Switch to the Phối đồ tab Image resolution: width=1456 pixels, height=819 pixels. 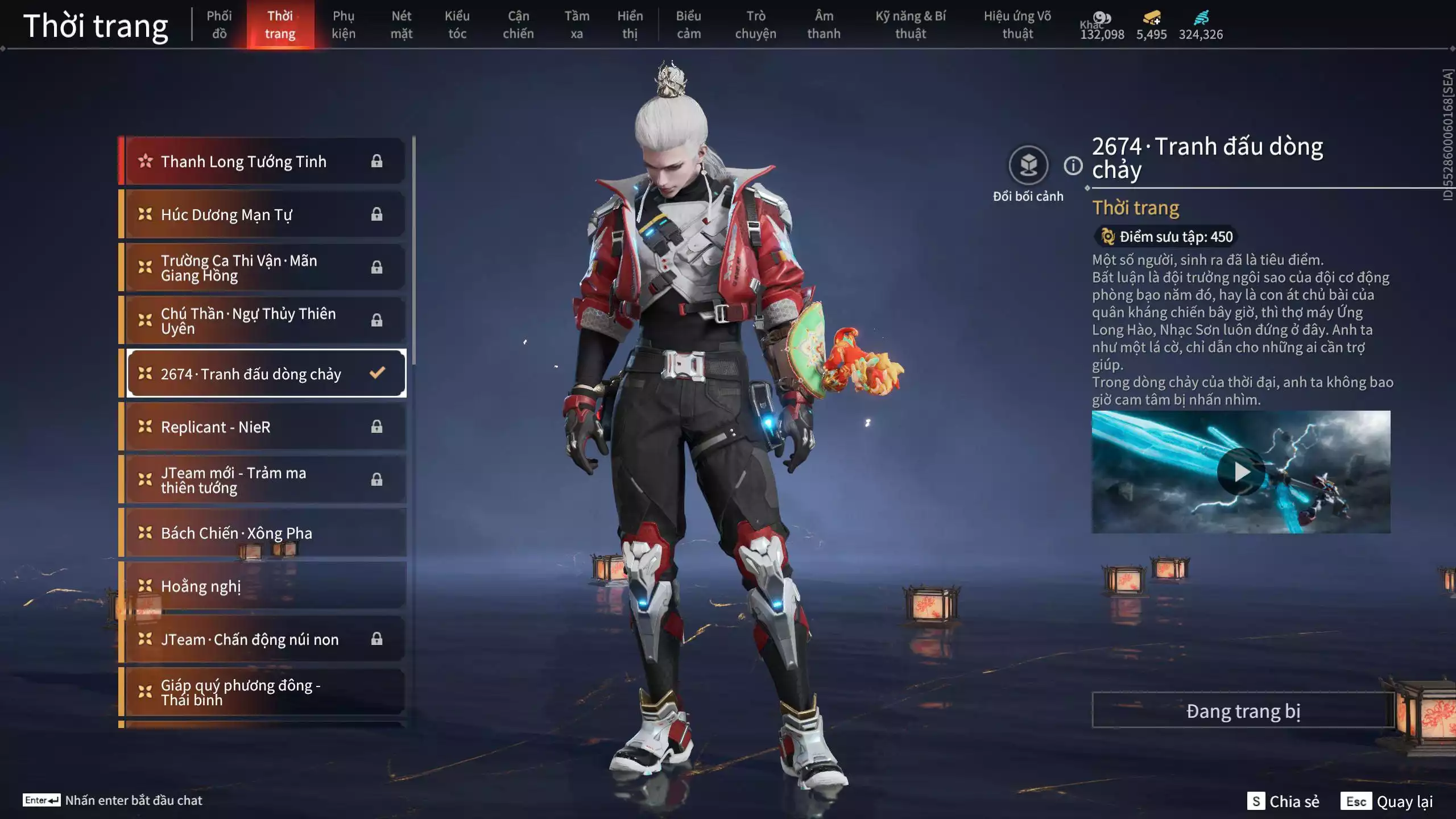tap(219, 24)
